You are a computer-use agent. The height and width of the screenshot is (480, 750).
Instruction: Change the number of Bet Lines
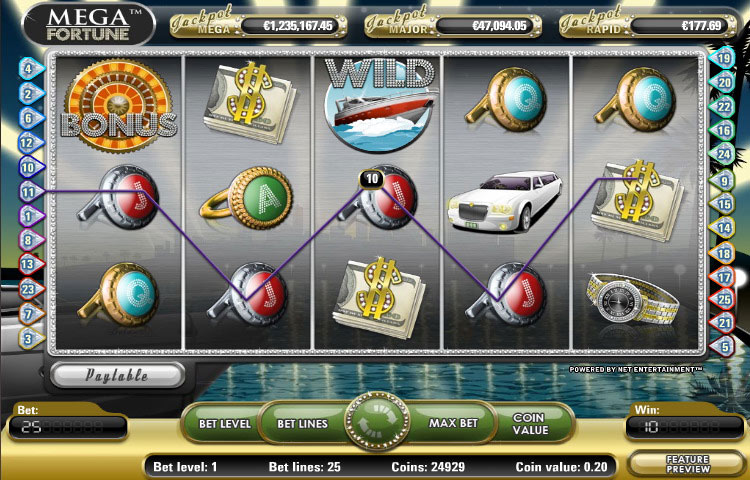click(302, 424)
